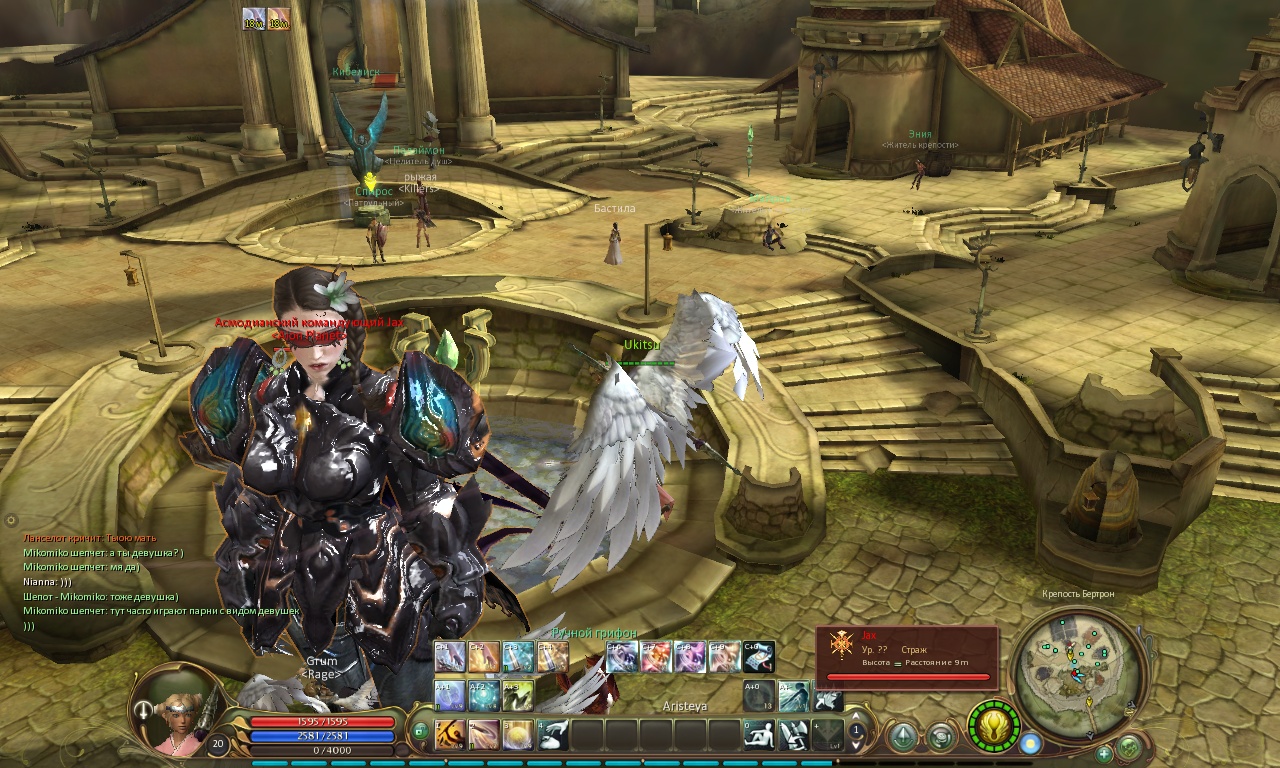Activate the sitting rest action icon
Image resolution: width=1280 pixels, height=768 pixels.
click(759, 735)
